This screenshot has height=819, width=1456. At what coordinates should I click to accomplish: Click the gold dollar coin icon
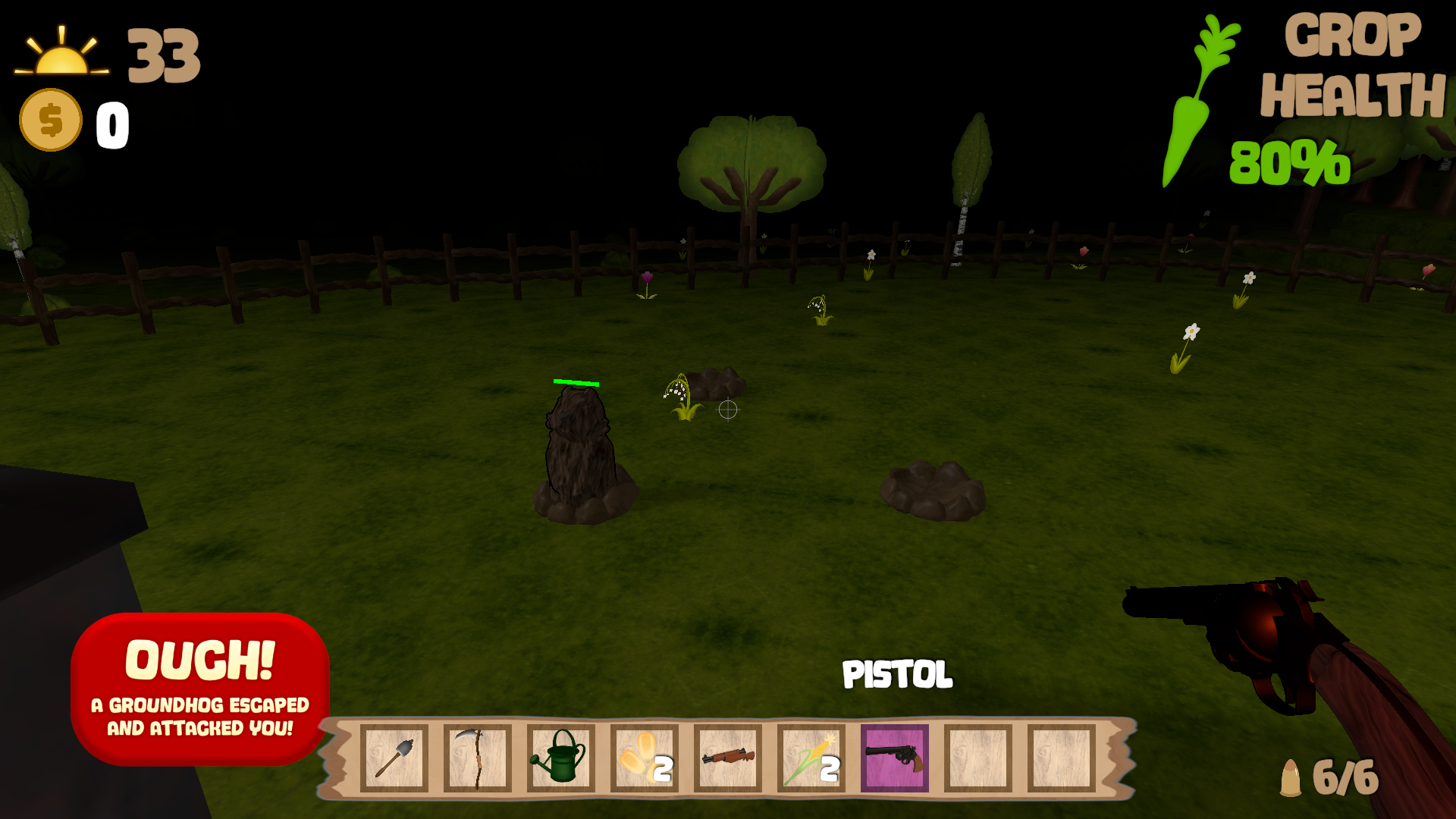(x=51, y=120)
